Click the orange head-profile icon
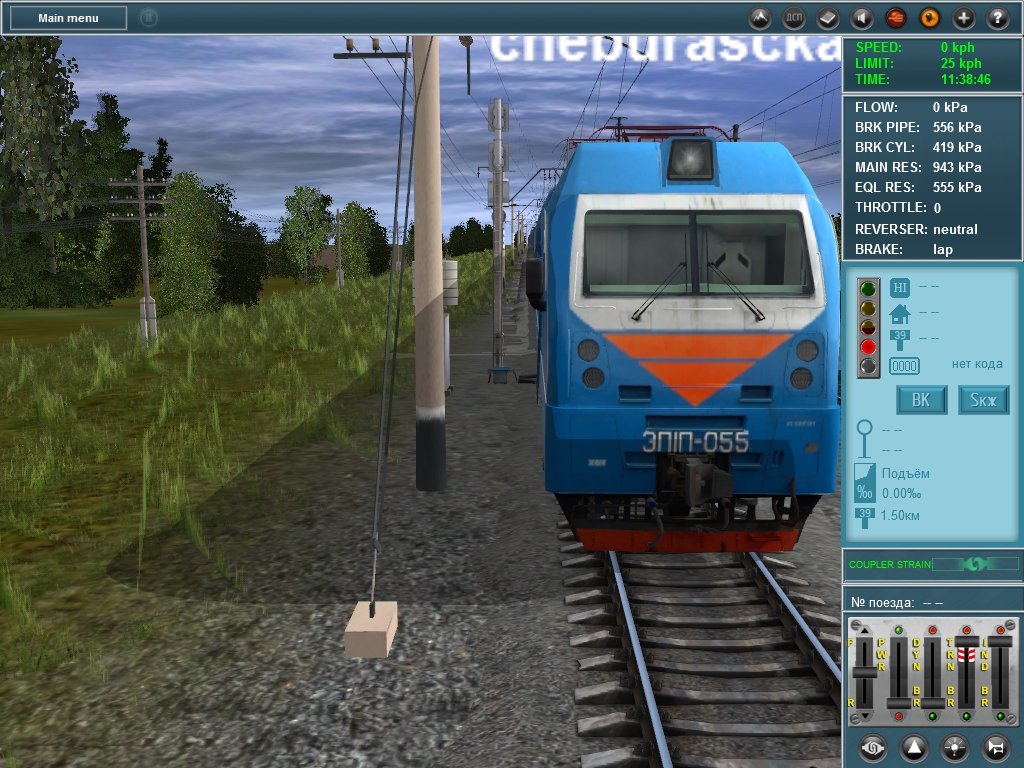 click(x=930, y=18)
